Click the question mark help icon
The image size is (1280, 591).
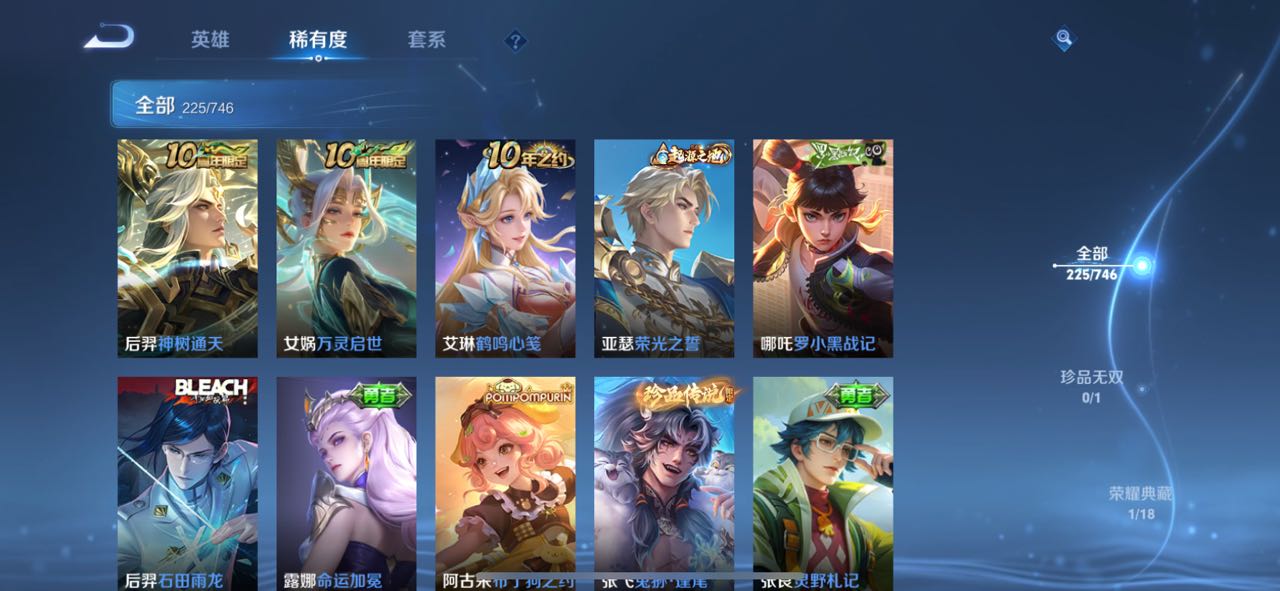pos(515,41)
